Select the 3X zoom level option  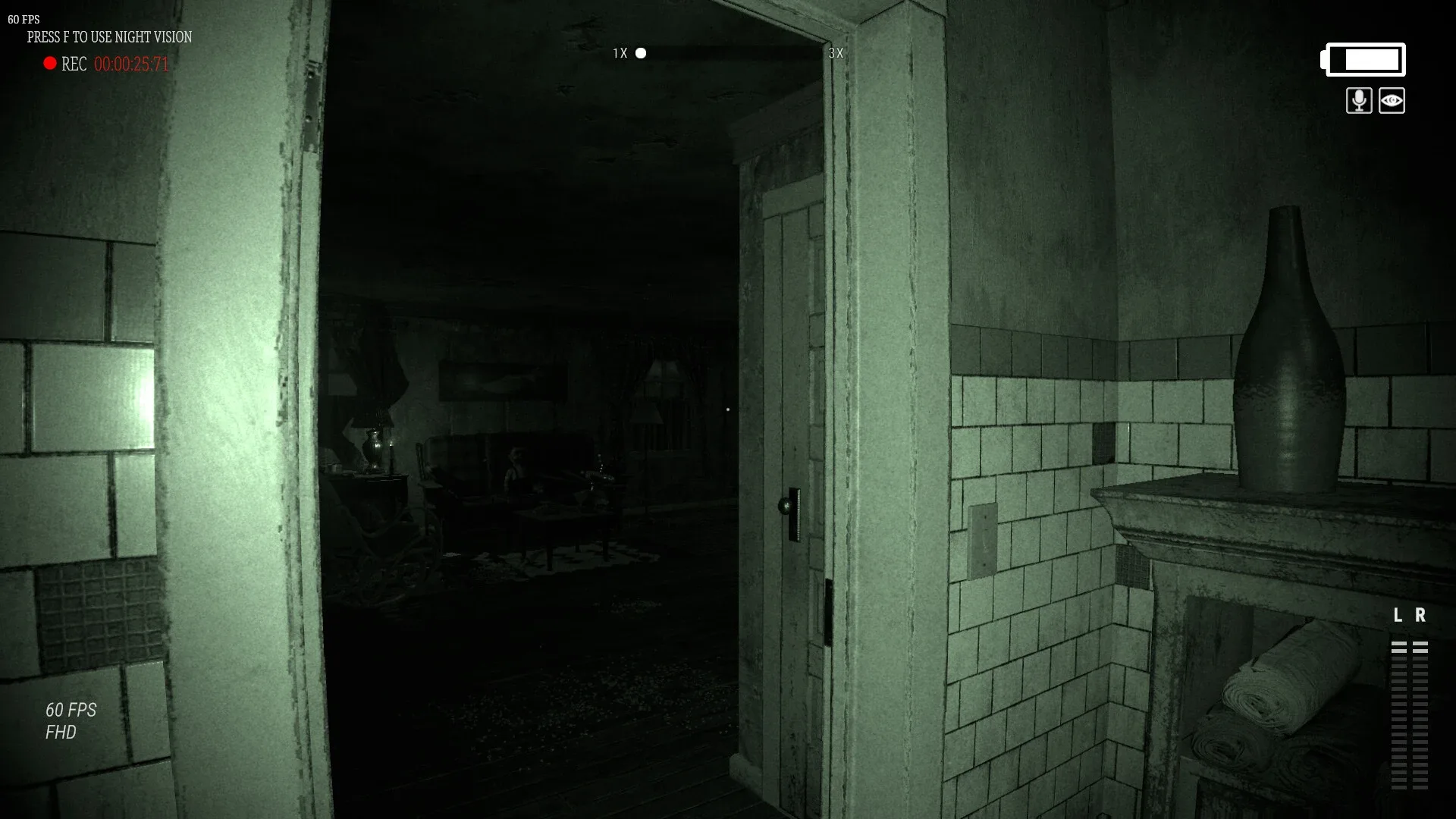click(836, 54)
